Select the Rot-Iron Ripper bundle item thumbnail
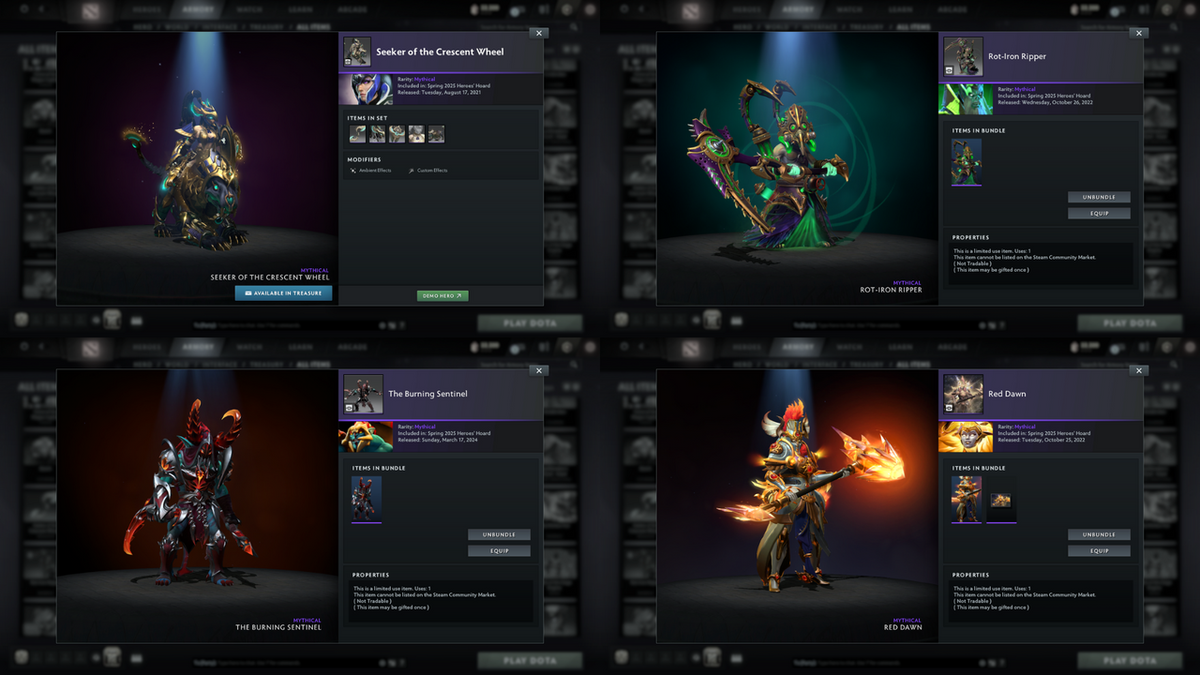Screen dimensions: 1200x675 coord(967,161)
